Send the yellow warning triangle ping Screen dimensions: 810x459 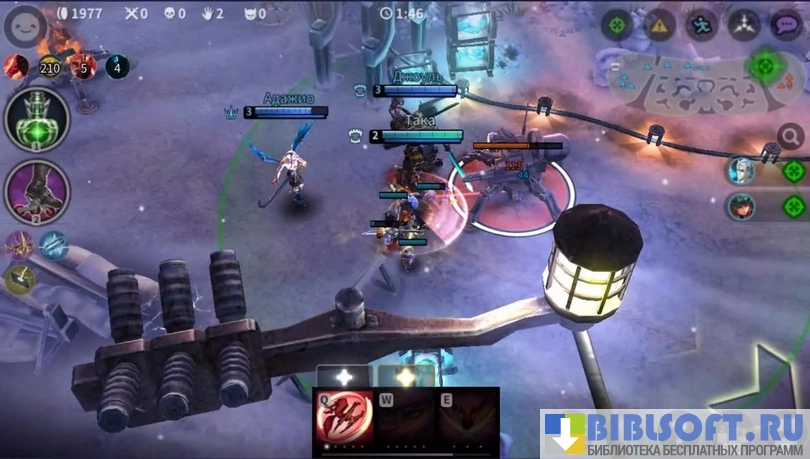pos(659,24)
